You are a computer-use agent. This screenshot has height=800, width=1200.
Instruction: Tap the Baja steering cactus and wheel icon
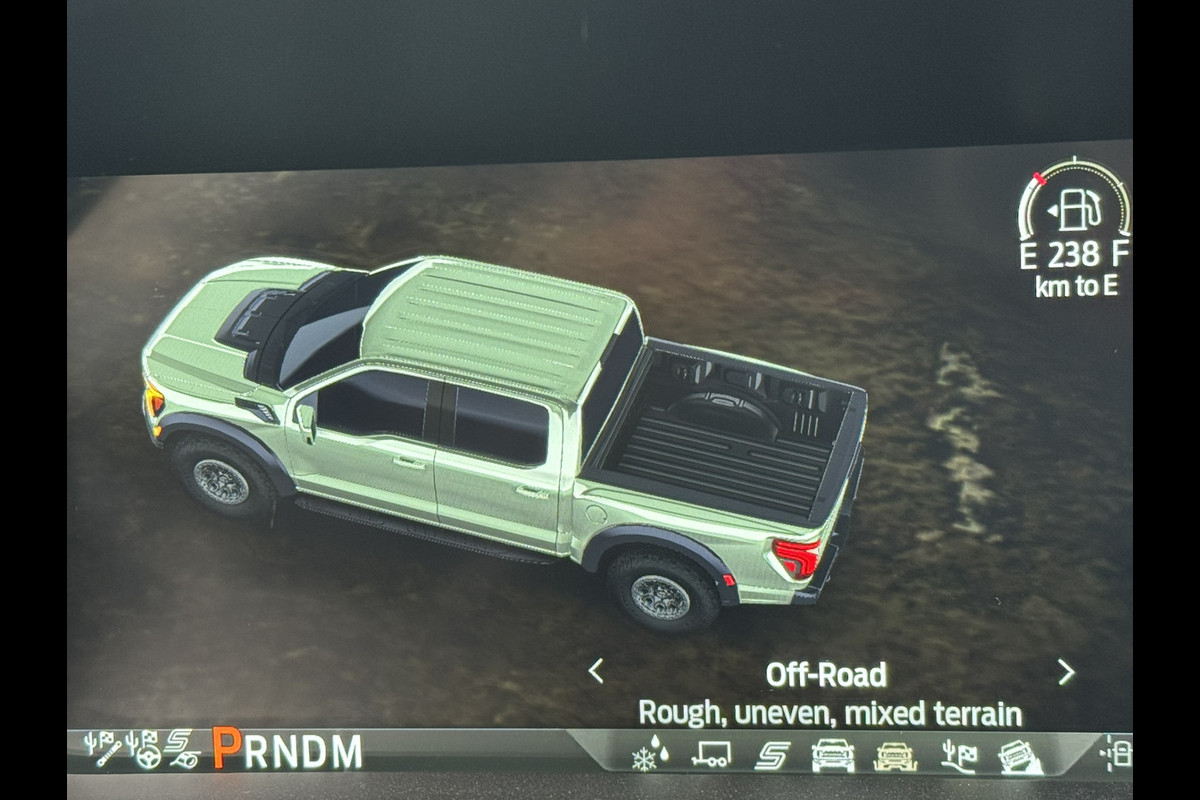(x=143, y=749)
